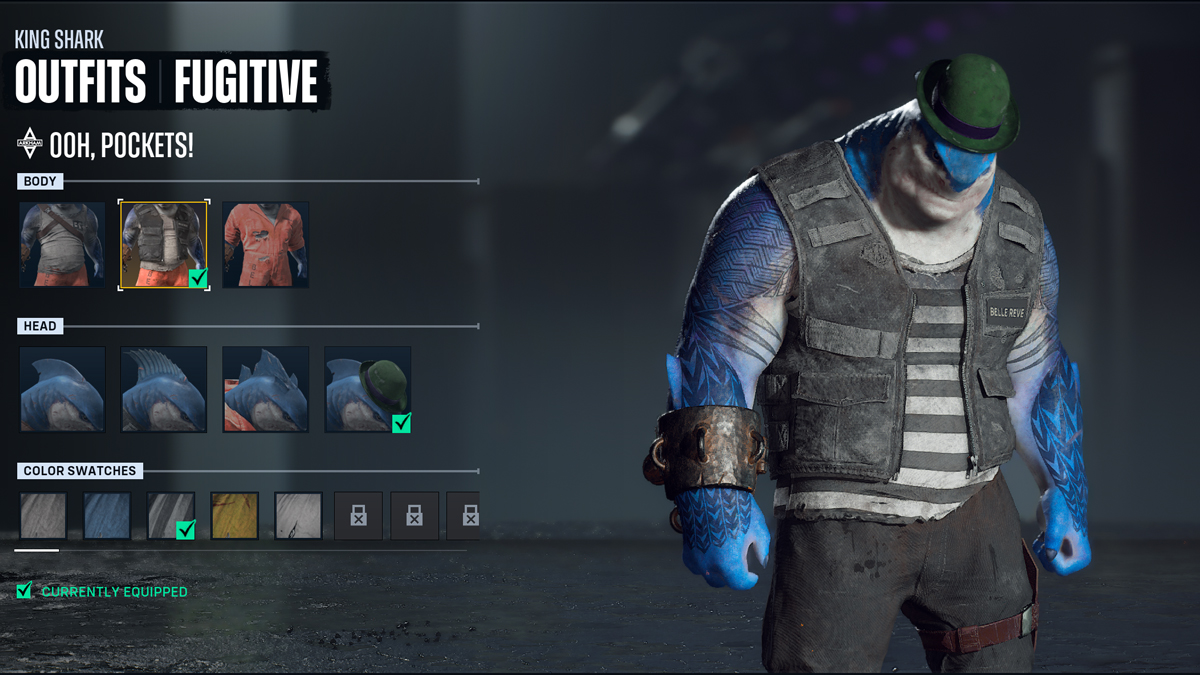This screenshot has height=675, width=1200.
Task: Apply the blue color swatch
Action: point(107,516)
